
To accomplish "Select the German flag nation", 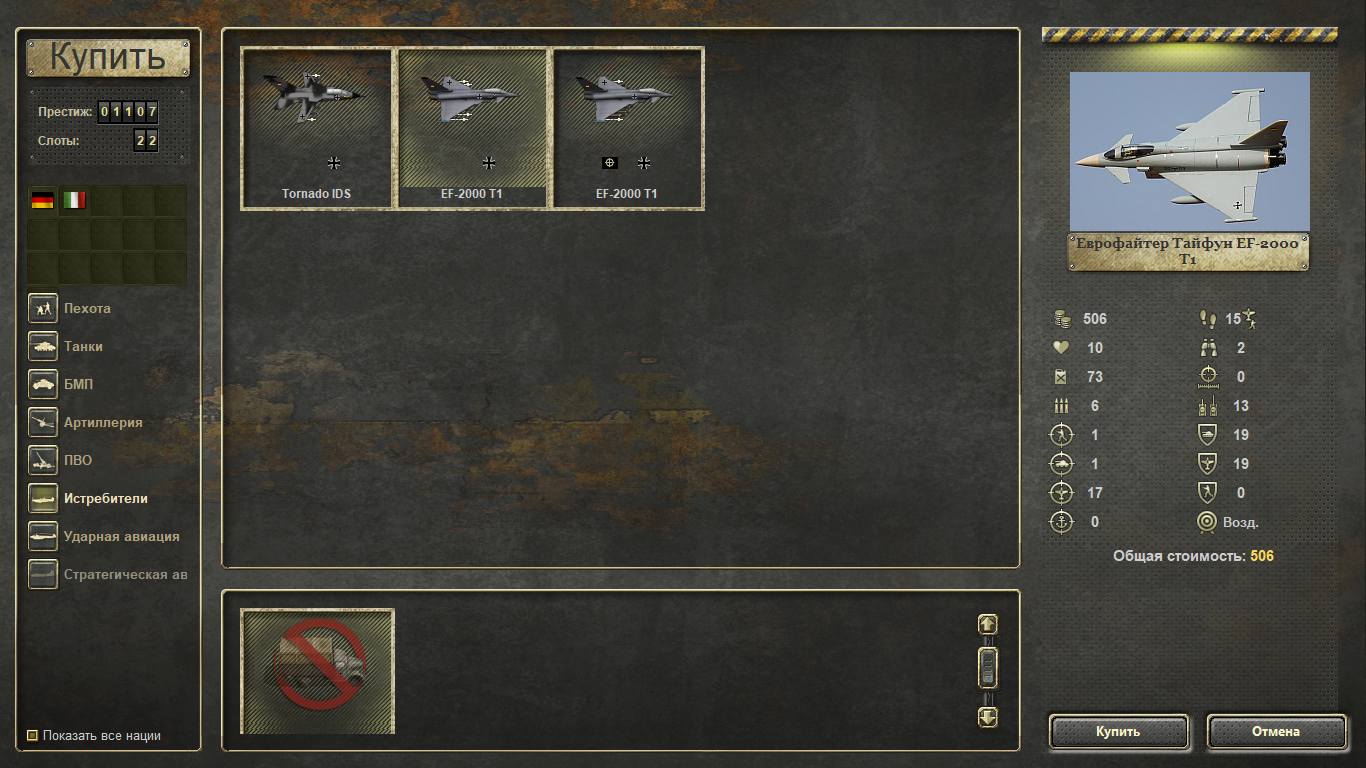I will pos(42,200).
